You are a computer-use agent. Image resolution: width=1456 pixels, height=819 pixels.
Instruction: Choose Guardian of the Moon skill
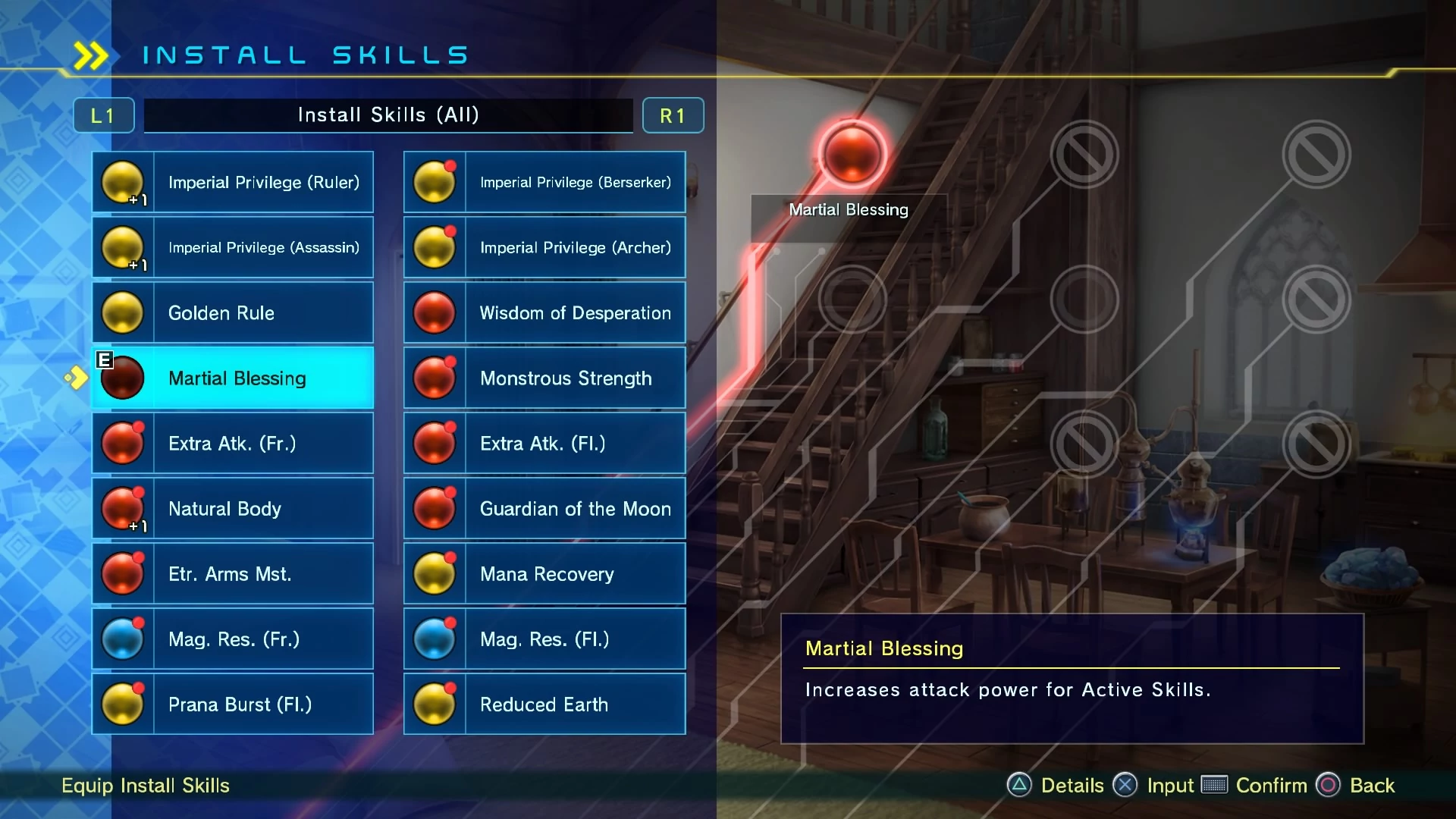[544, 508]
